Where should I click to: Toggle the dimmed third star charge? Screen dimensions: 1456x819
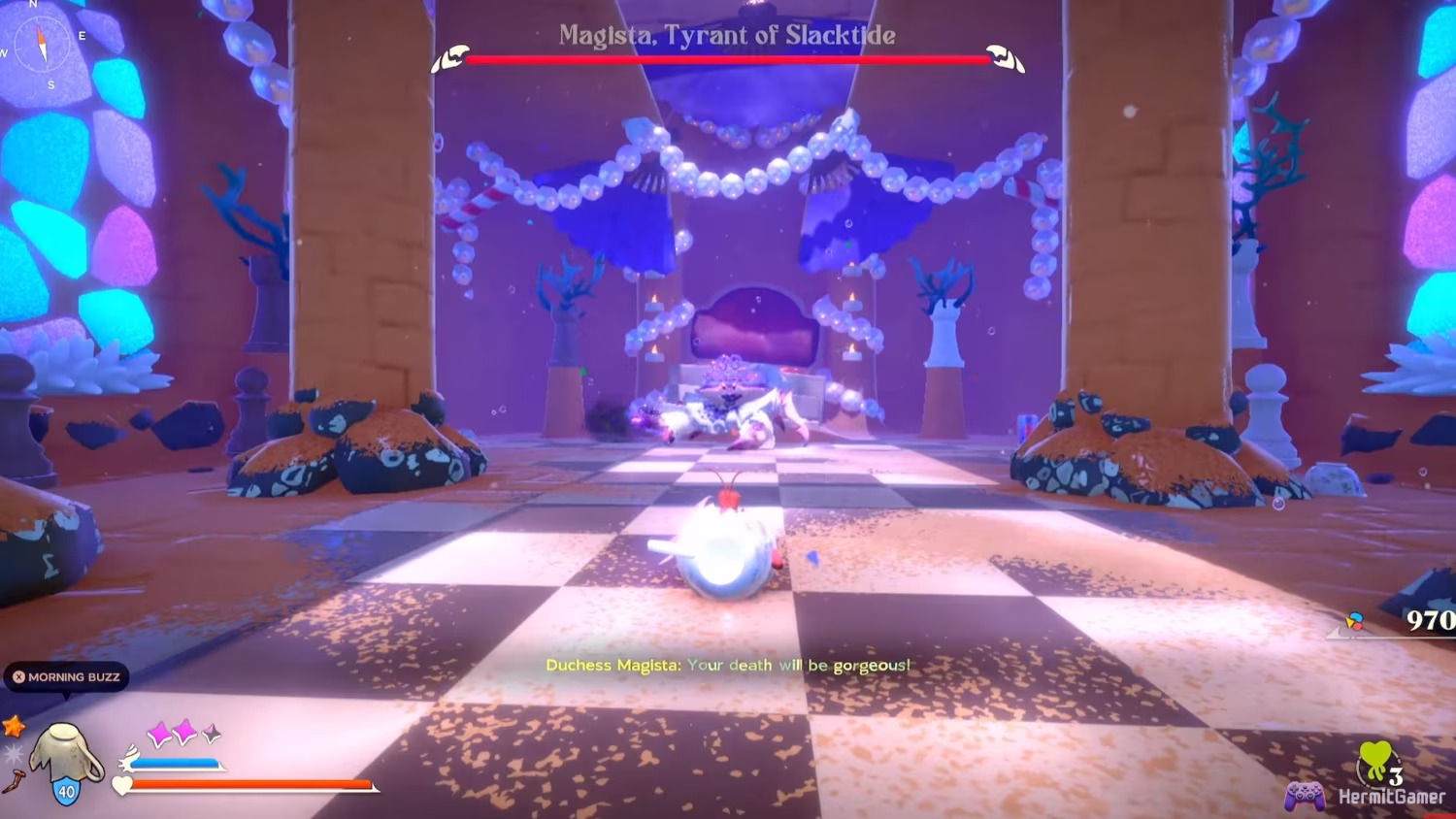[x=211, y=732]
